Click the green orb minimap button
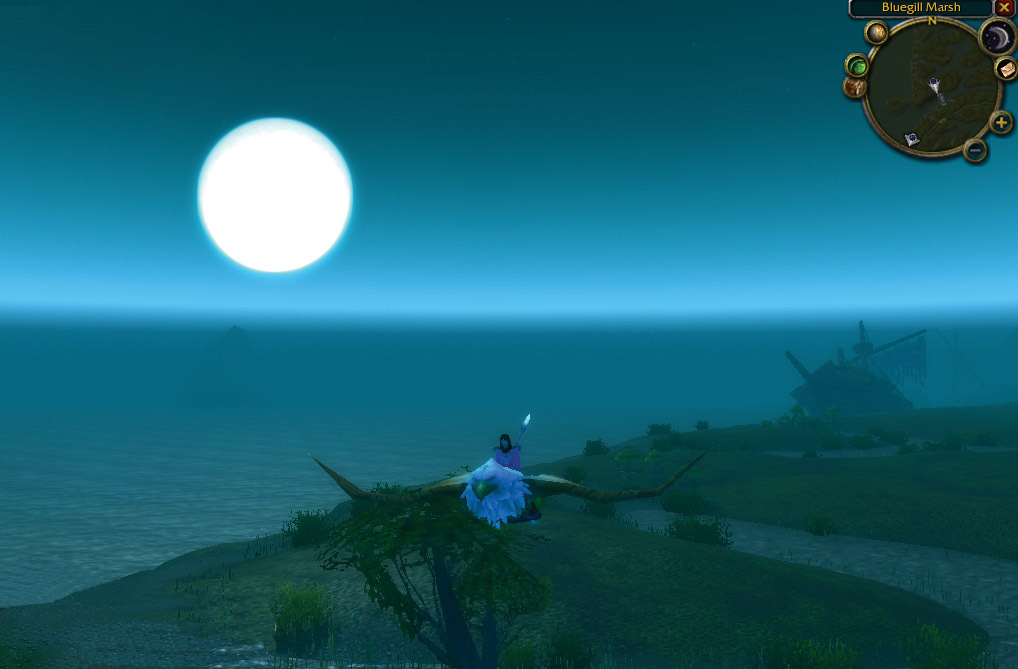The height and width of the screenshot is (669, 1018). pyautogui.click(x=857, y=65)
